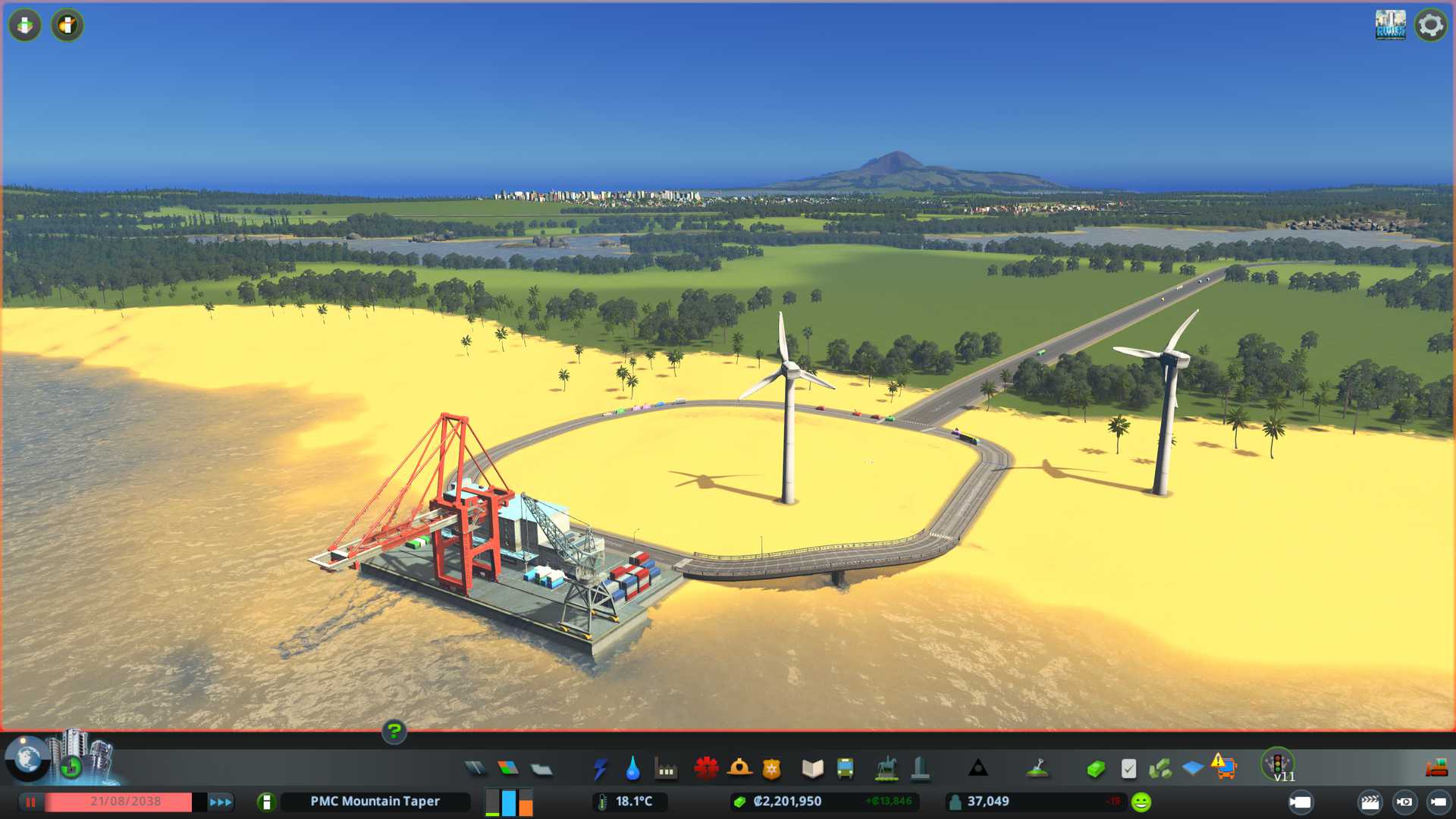
Task: Open the city info button beside city name
Action: coord(266,802)
